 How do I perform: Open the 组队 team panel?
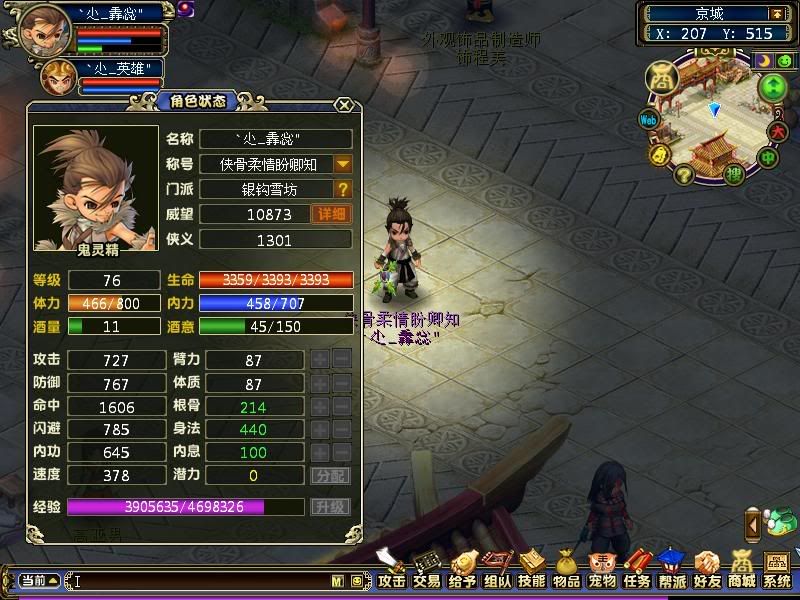point(497,571)
